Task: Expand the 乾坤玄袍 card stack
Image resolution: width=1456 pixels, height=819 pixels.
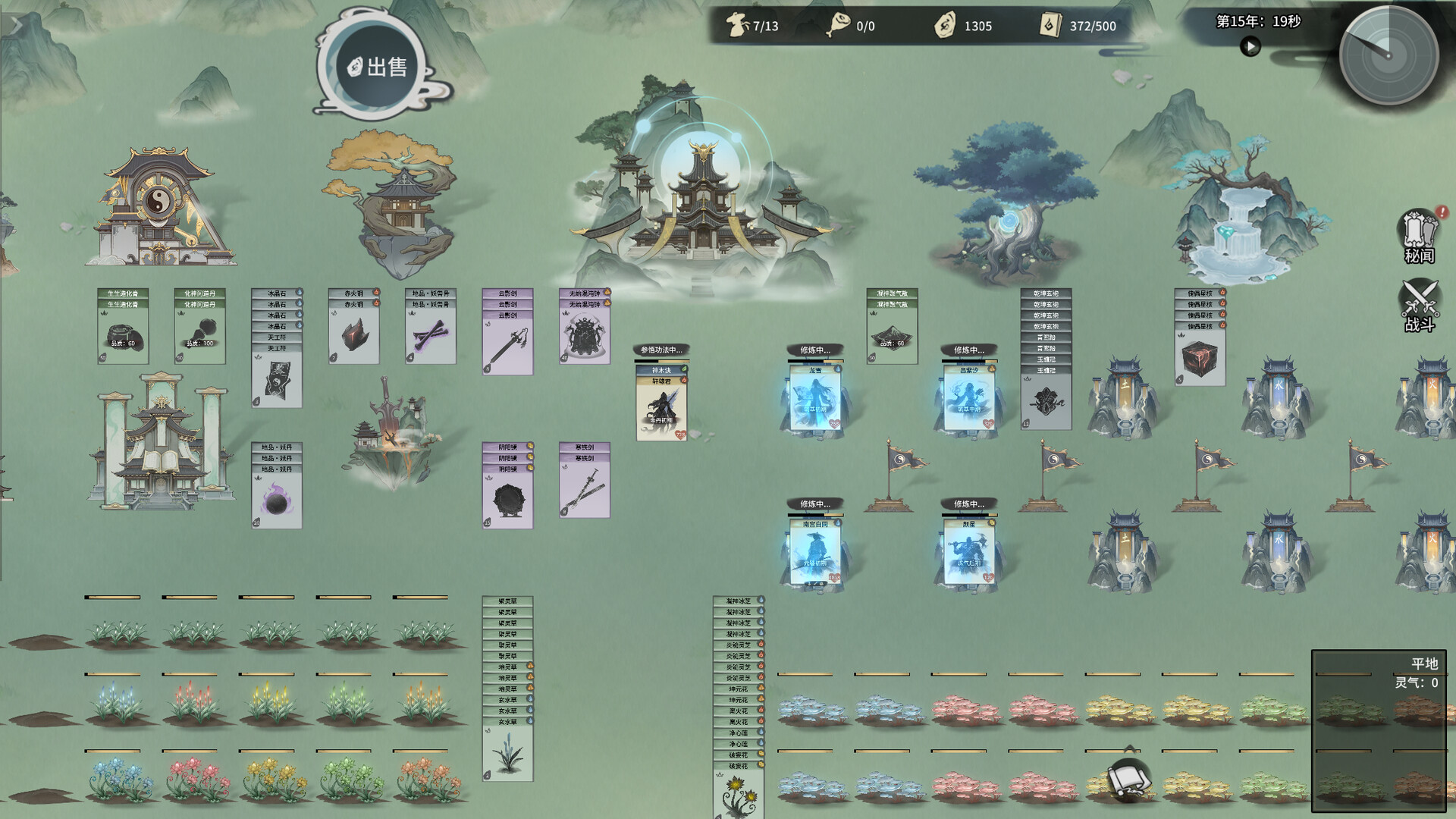Action: click(1045, 292)
